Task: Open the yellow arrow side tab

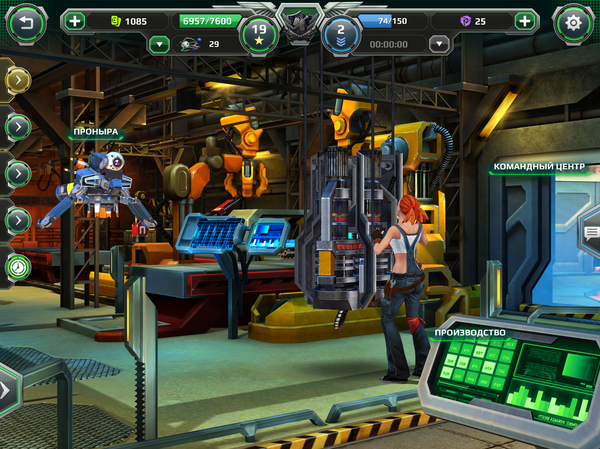Action: 17,79
